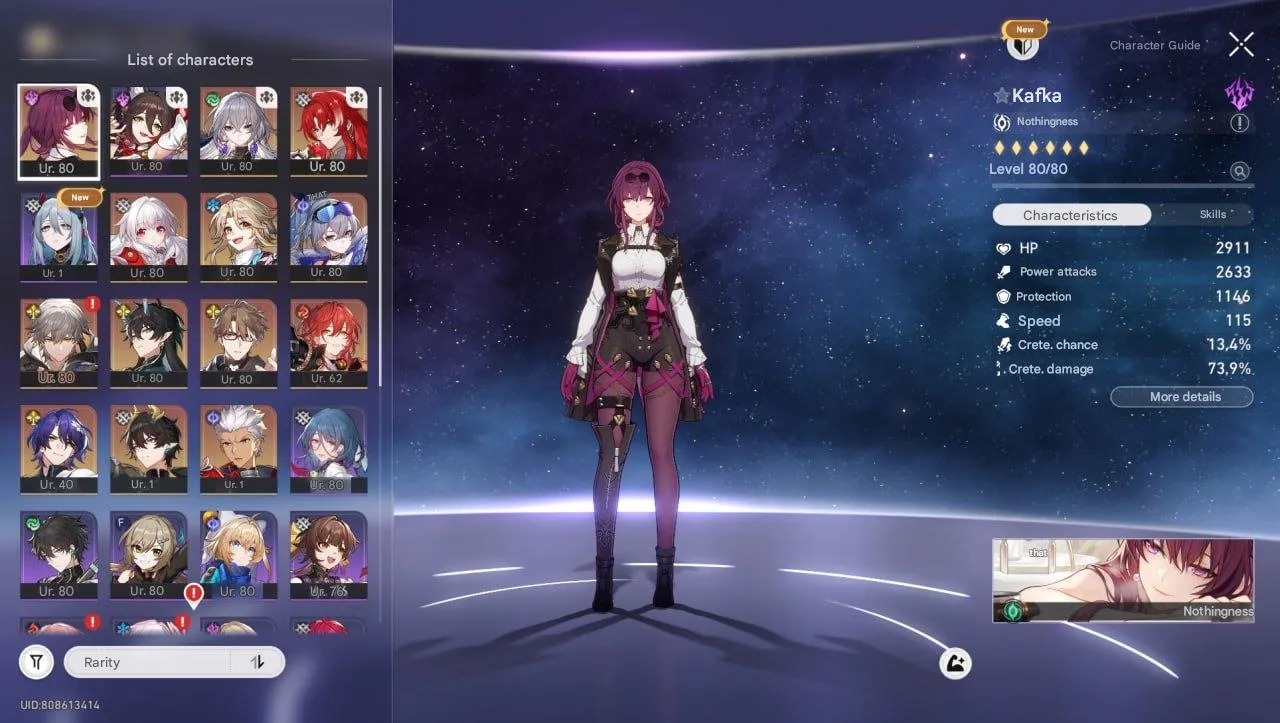
Task: Click the purple Lightning damage type icon
Action: [x=1238, y=92]
